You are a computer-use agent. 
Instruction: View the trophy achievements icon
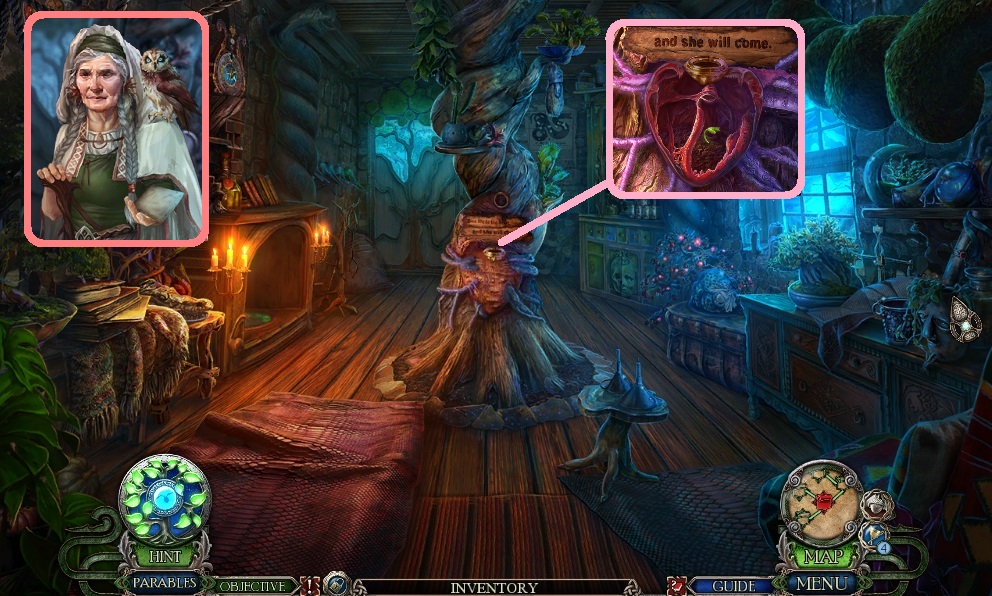(874, 536)
